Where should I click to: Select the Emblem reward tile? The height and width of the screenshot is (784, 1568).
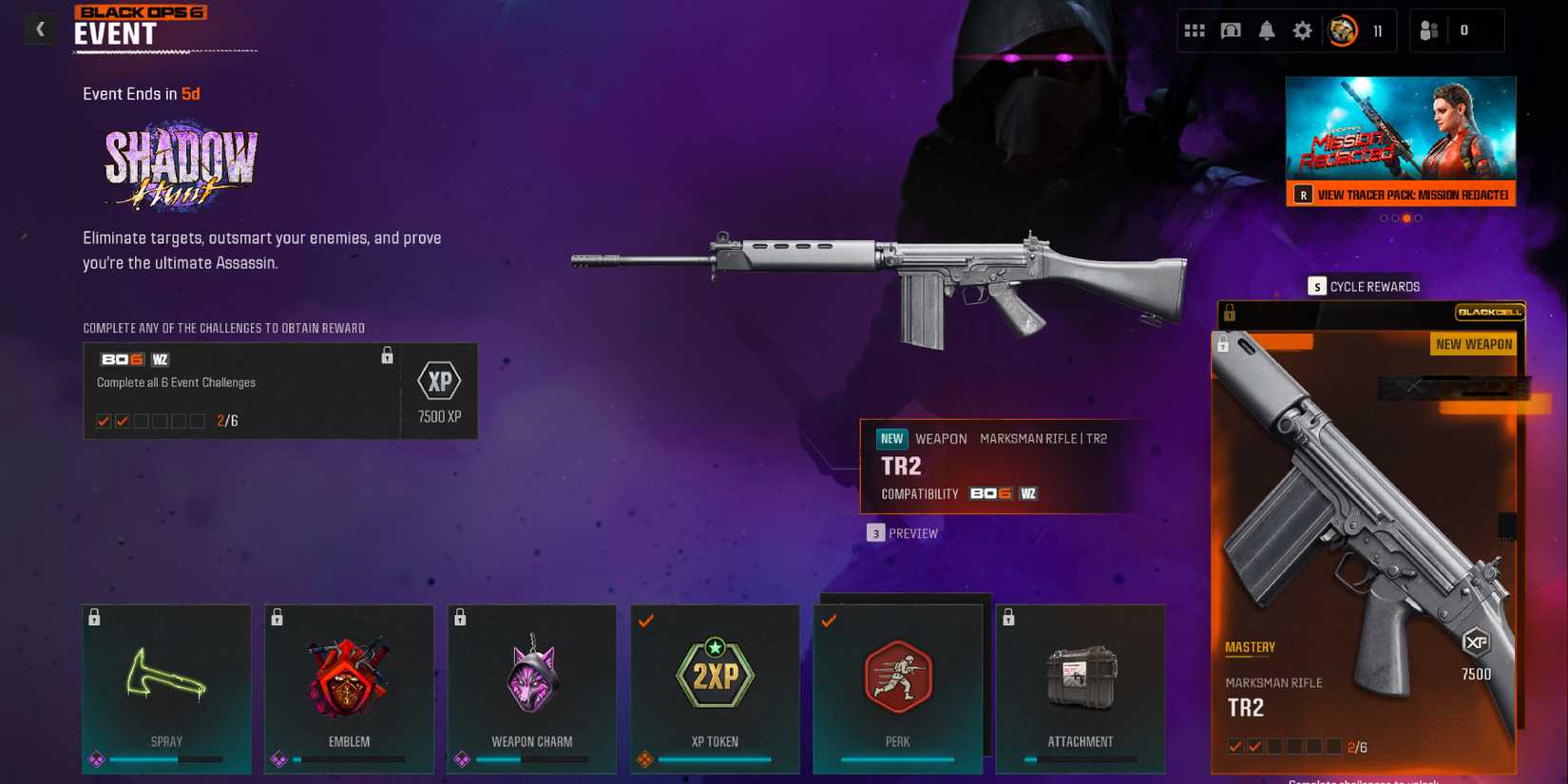click(349, 689)
